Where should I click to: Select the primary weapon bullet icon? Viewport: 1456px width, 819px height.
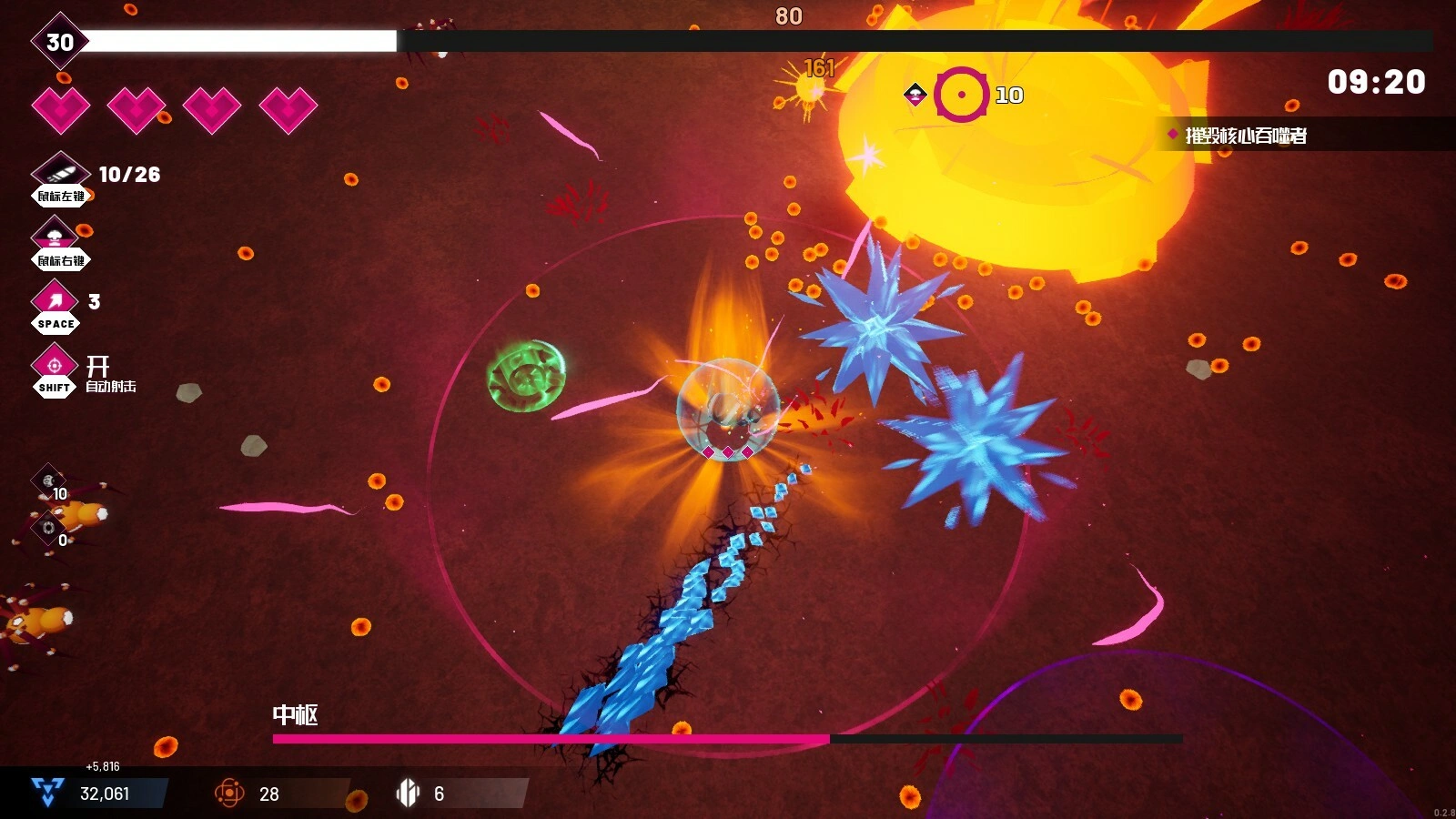pos(59,171)
